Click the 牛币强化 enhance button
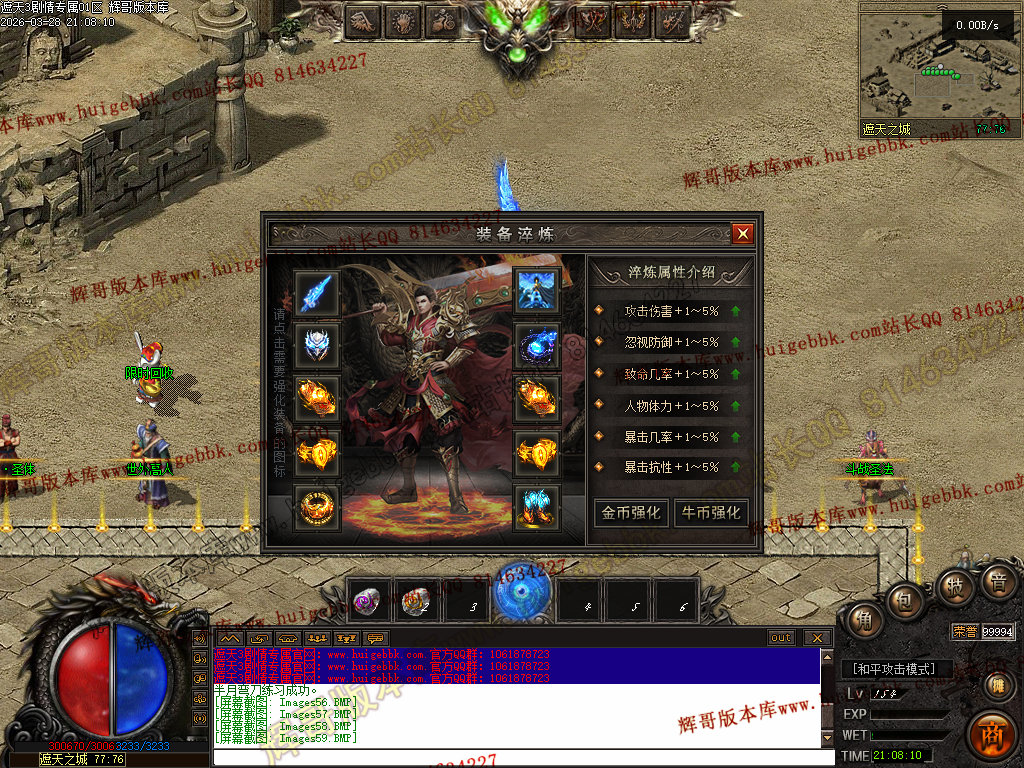Screen dimensions: 1024x768 pyautogui.click(x=711, y=512)
